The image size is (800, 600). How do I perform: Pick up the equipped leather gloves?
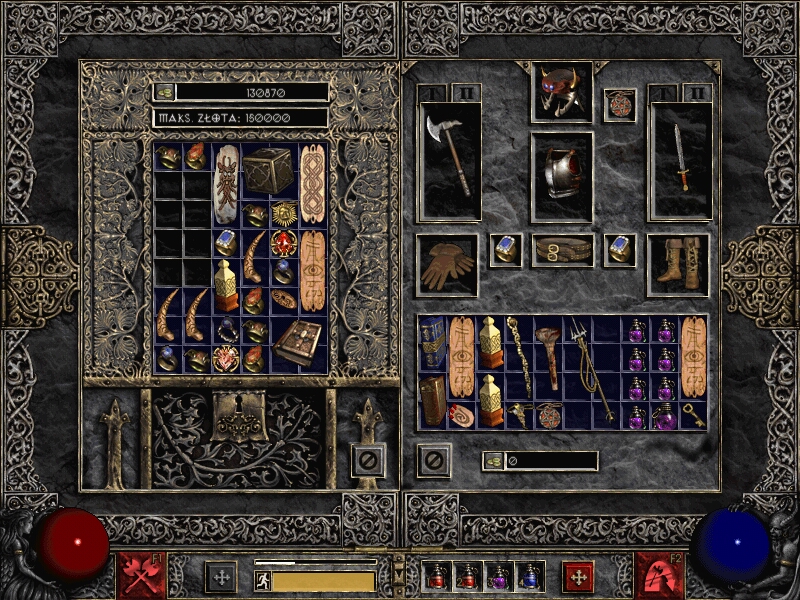(447, 265)
